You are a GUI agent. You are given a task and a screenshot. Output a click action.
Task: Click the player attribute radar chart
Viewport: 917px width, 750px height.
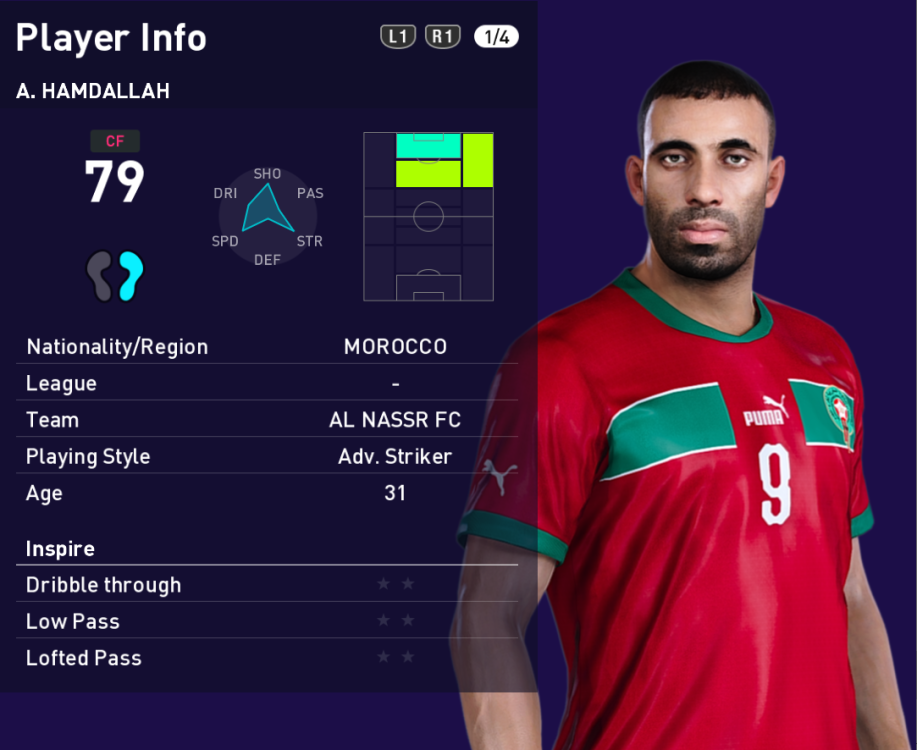[x=267, y=215]
